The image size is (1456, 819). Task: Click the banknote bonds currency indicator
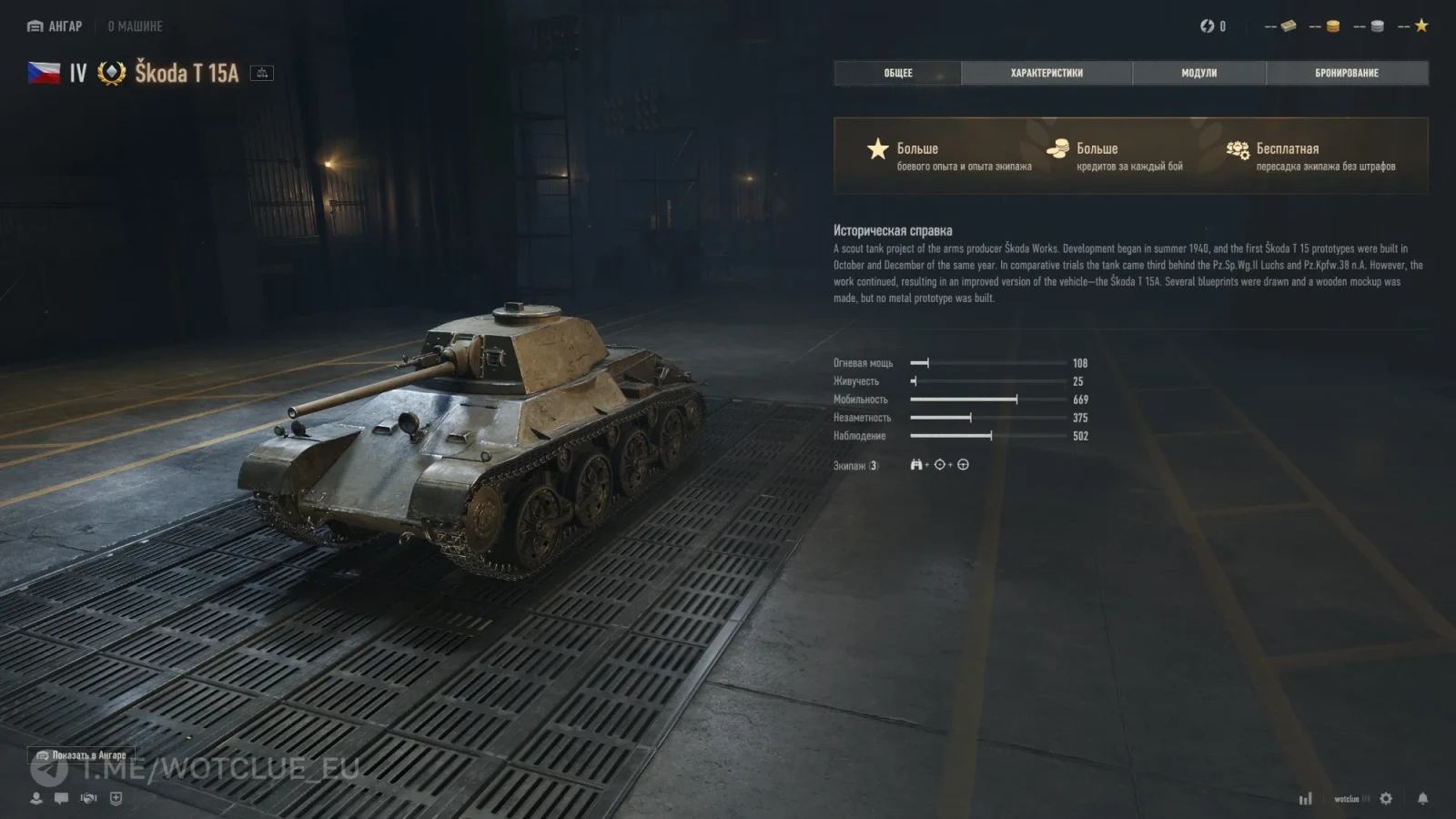pos(1287,26)
